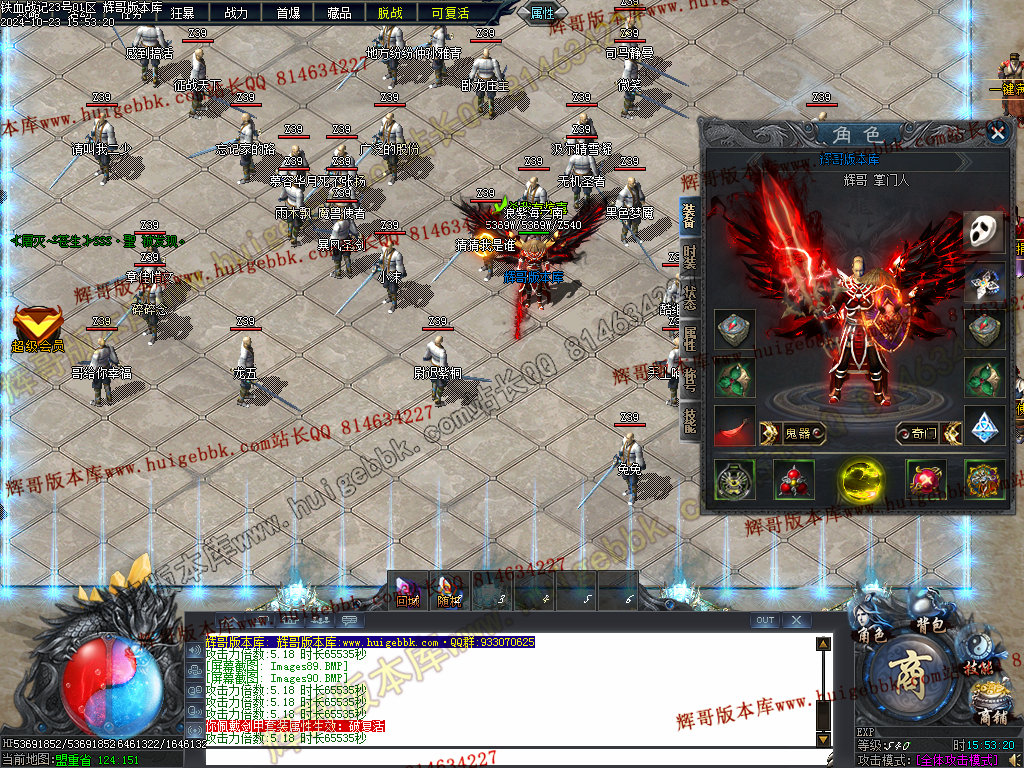Use the 回城 return-to-town hotbar item
The width and height of the screenshot is (1024, 768).
point(407,589)
